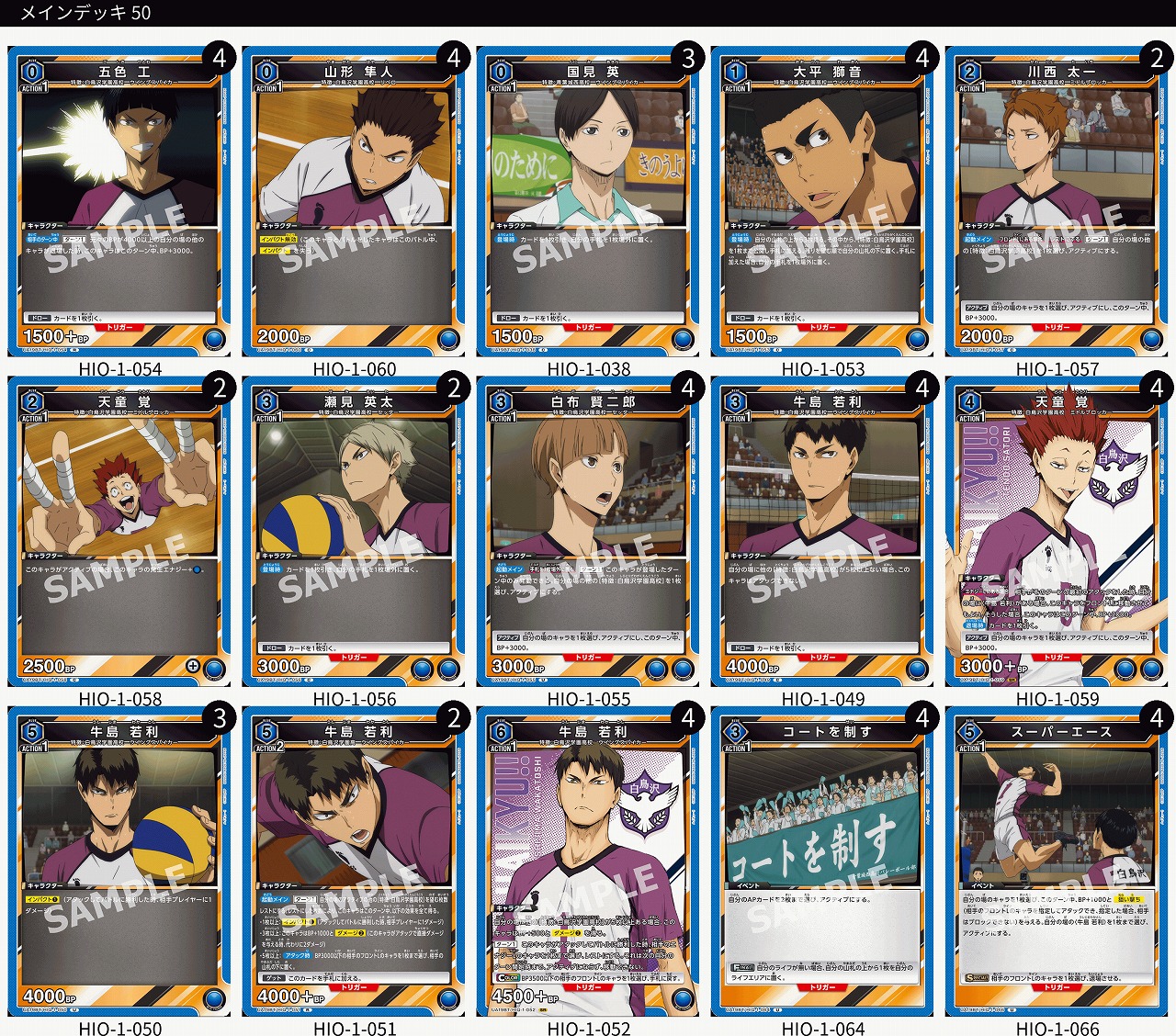Screen dimensions: 1176x1036
Task: Open the 牛島 若利 card HIO-1-052
Action: click(589, 863)
